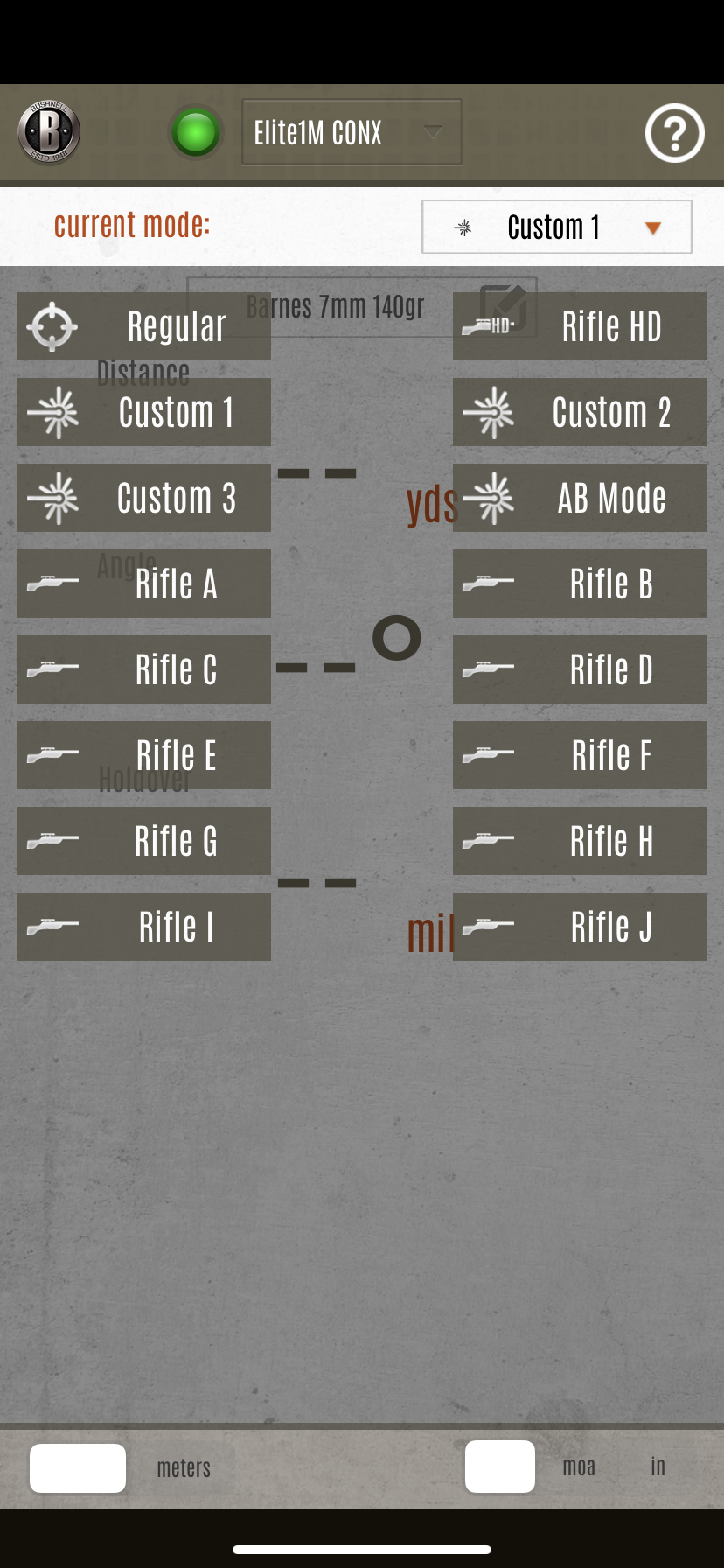Select Custom 1 from the mode list
This screenshot has width=724, height=1568.
144,412
